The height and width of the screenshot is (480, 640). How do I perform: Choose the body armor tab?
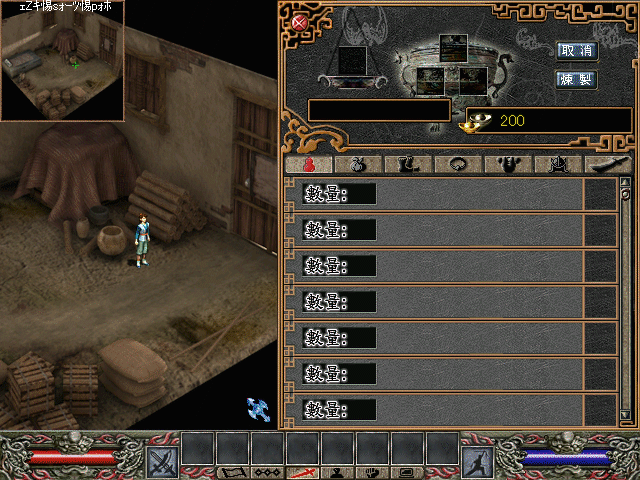[509, 165]
